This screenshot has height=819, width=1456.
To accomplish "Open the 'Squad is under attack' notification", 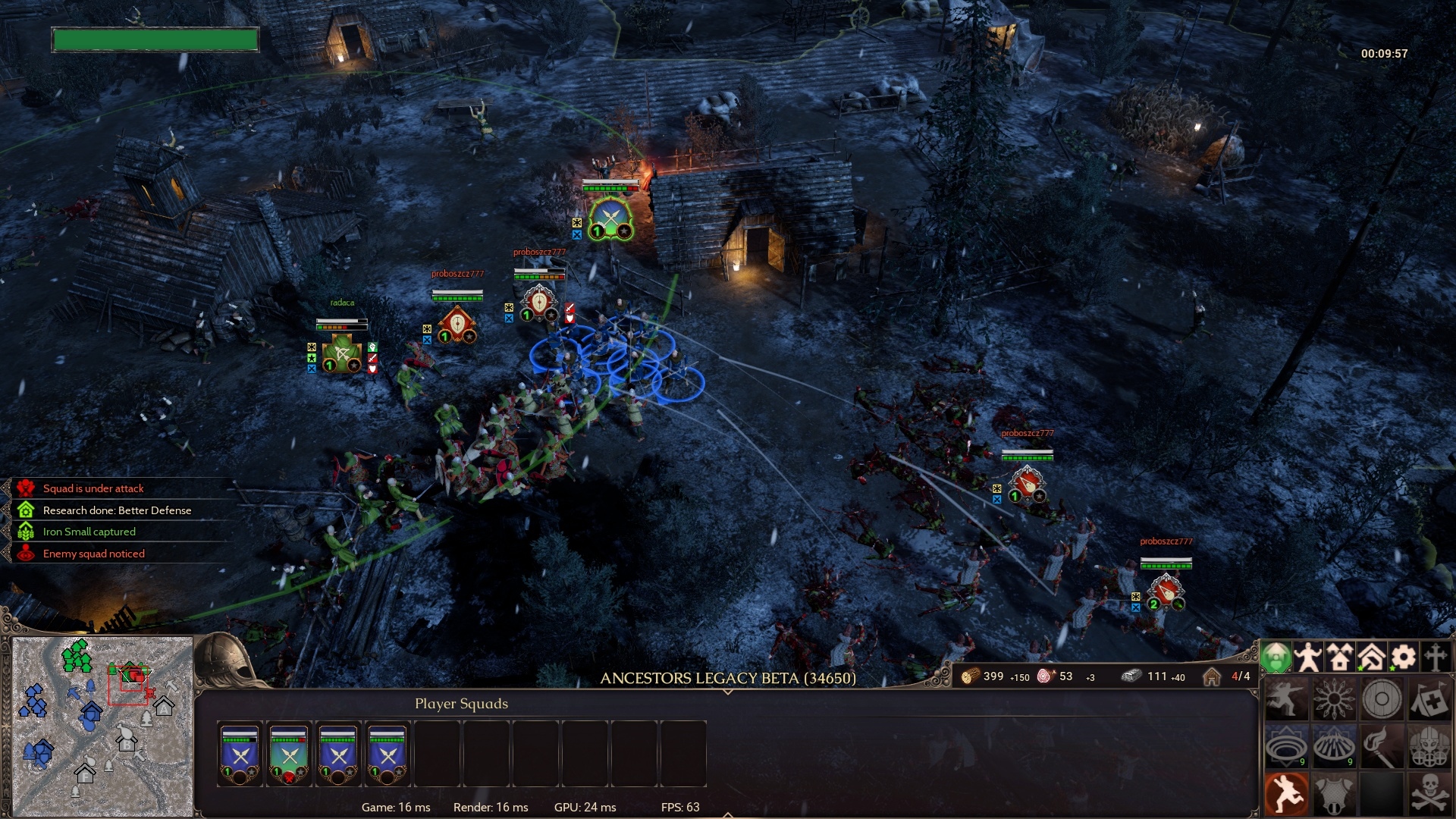I will (x=93, y=488).
